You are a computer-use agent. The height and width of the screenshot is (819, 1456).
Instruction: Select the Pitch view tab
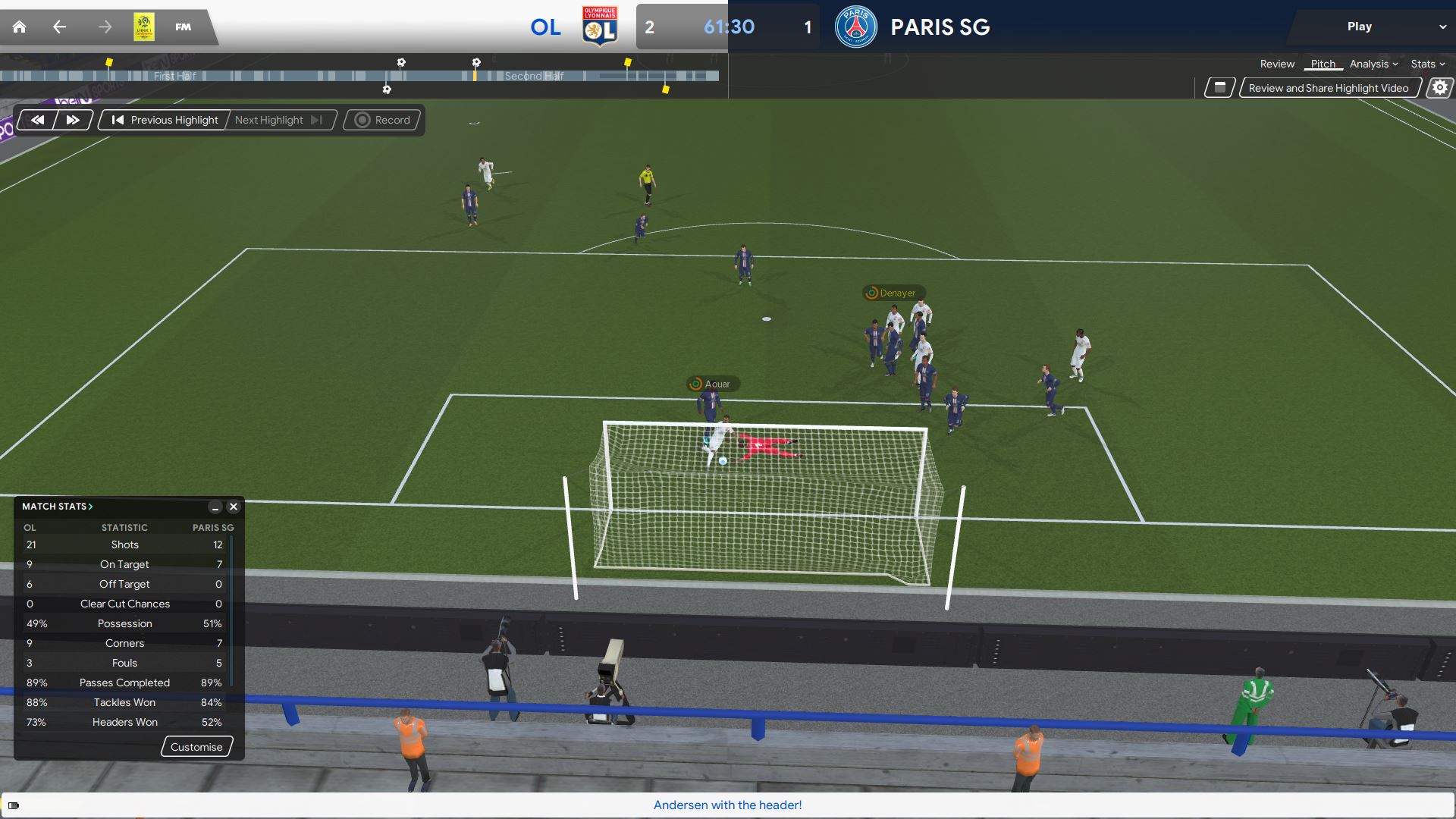(1323, 64)
